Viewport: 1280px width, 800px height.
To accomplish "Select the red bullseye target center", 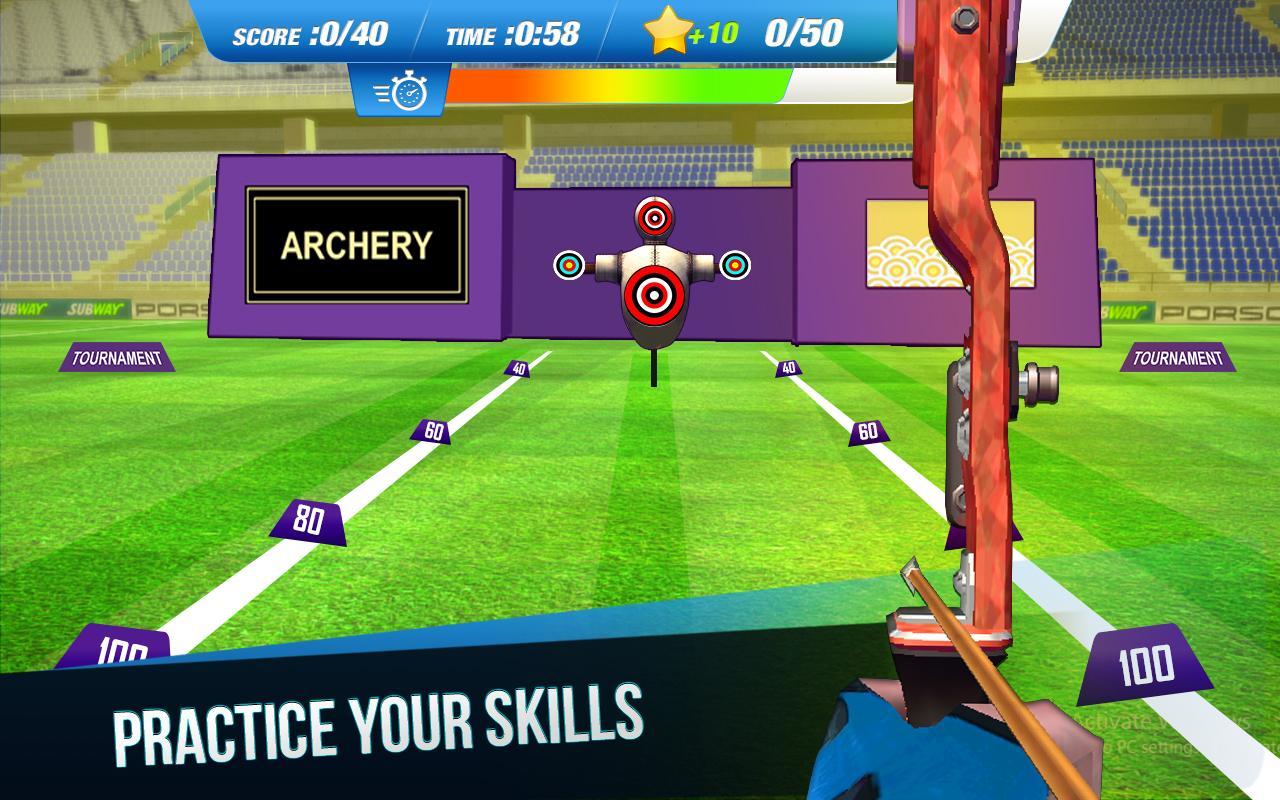I will (x=654, y=292).
